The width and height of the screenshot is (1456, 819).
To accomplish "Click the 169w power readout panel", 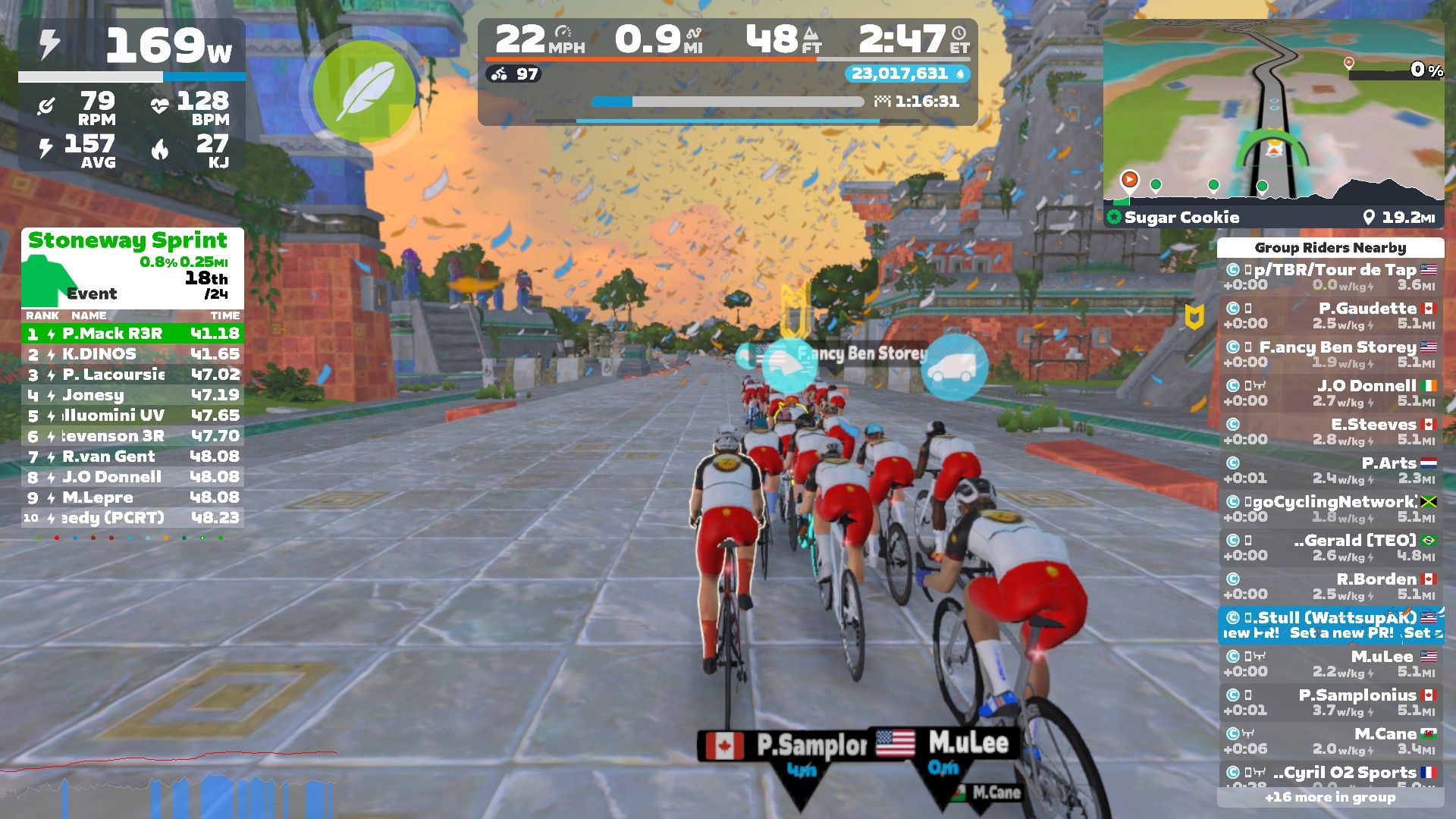I will pos(132,47).
